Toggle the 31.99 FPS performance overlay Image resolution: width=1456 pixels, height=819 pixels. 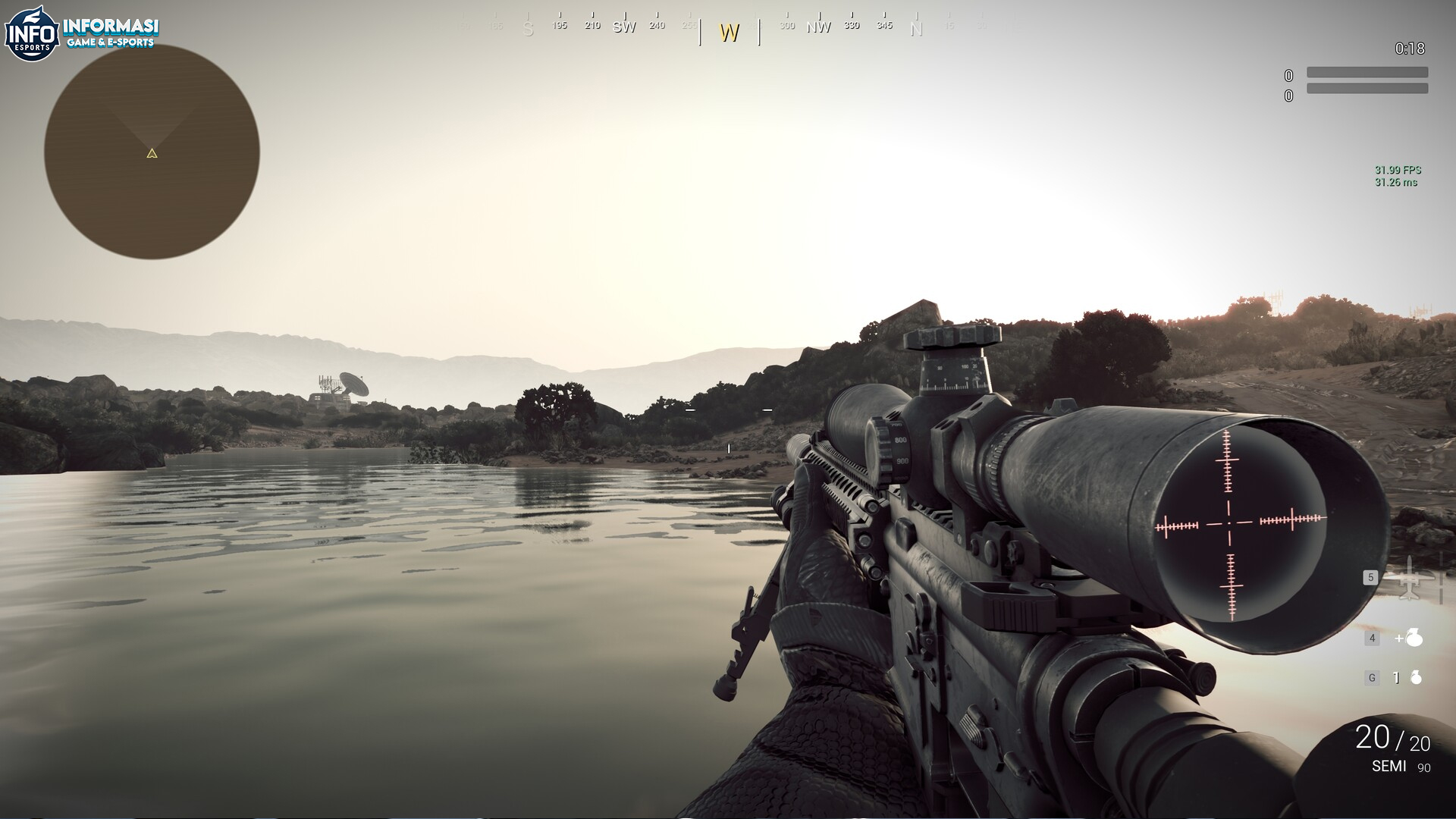1399,171
